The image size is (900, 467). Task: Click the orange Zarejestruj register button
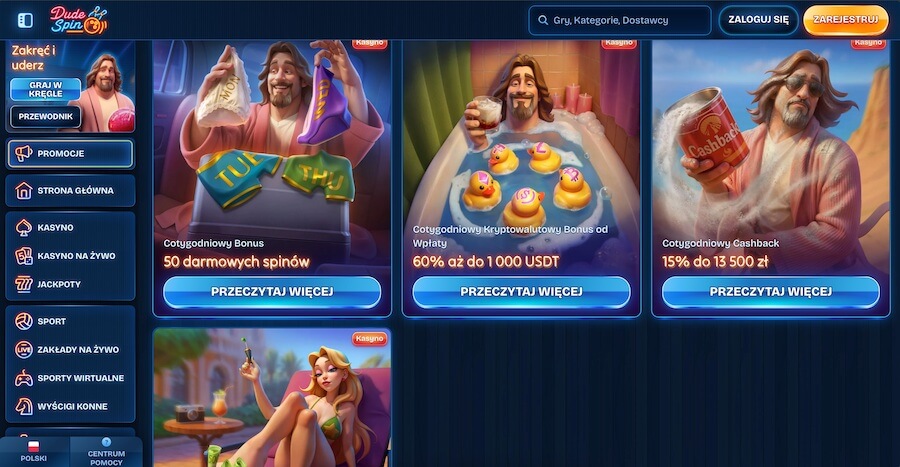(x=845, y=20)
